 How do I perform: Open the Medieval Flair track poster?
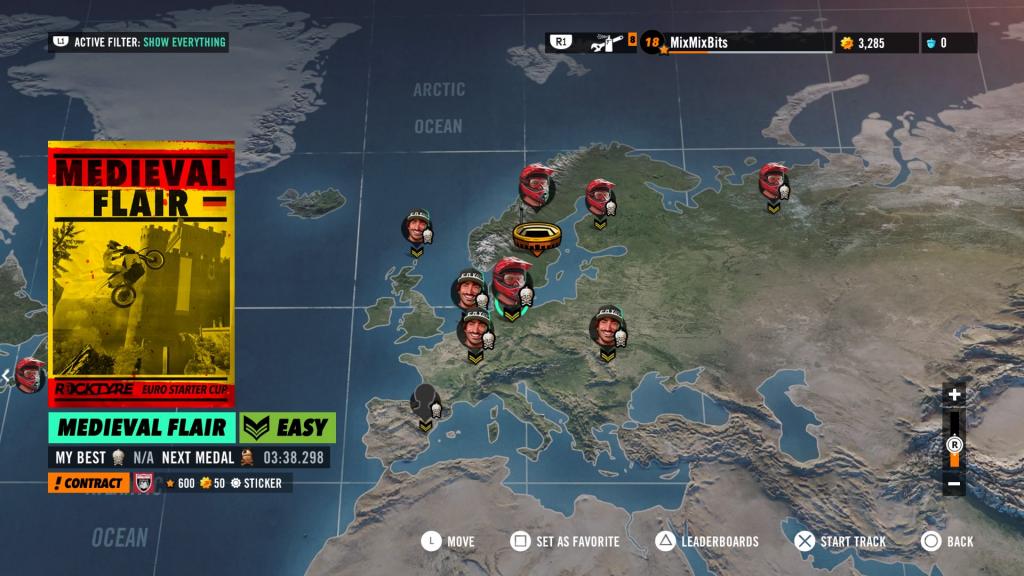[x=141, y=272]
